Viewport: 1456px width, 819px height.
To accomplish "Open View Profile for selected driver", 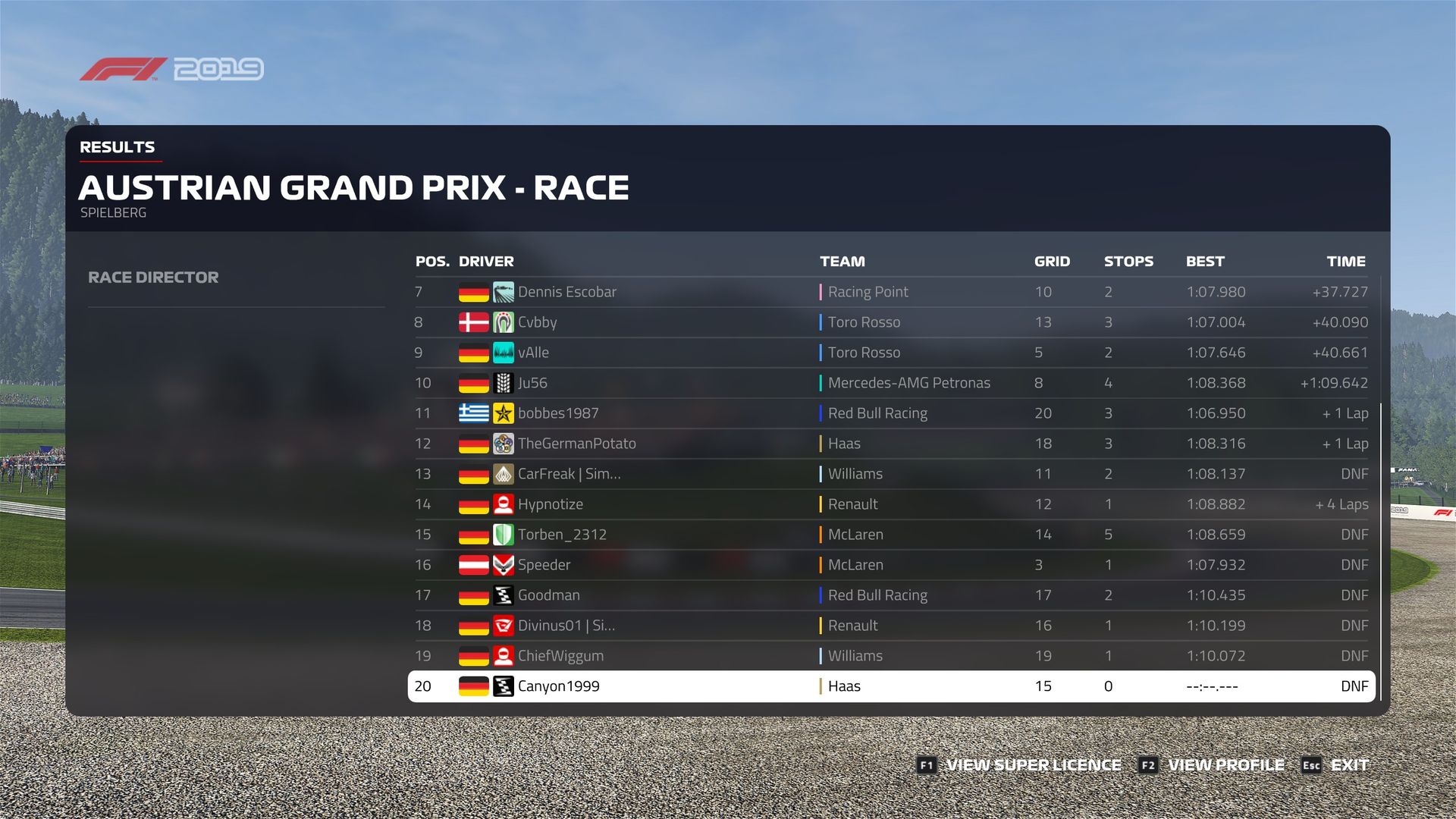I will pyautogui.click(x=1212, y=765).
